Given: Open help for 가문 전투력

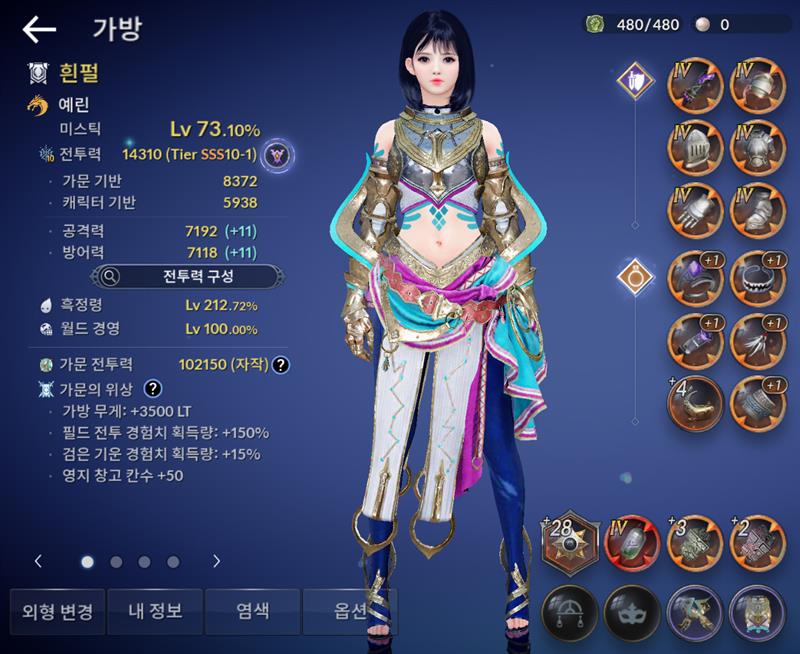Looking at the screenshot, I should [x=282, y=365].
